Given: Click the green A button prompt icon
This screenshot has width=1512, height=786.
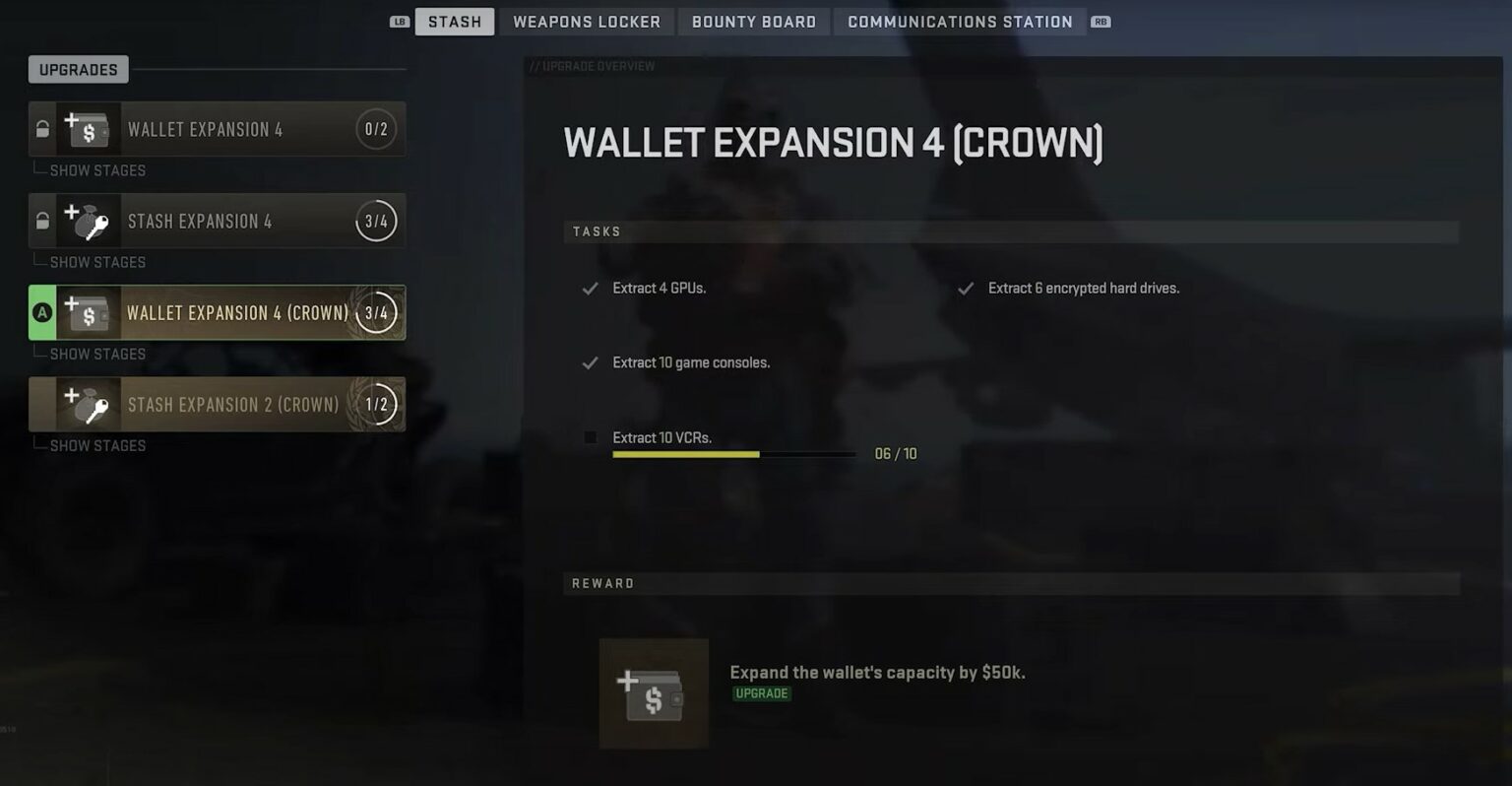Looking at the screenshot, I should coord(40,312).
